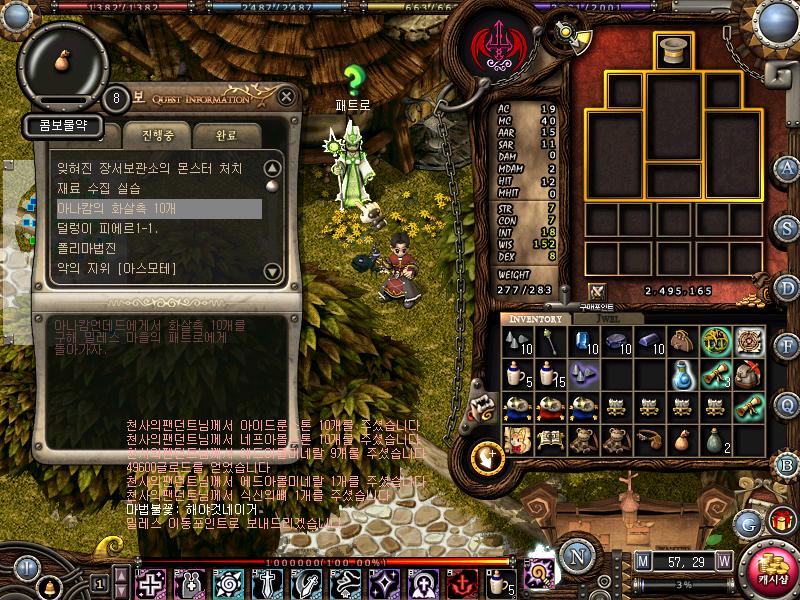This screenshot has width=800, height=600.
Task: Select the 폴리마법진 quest entry
Action: [89, 248]
